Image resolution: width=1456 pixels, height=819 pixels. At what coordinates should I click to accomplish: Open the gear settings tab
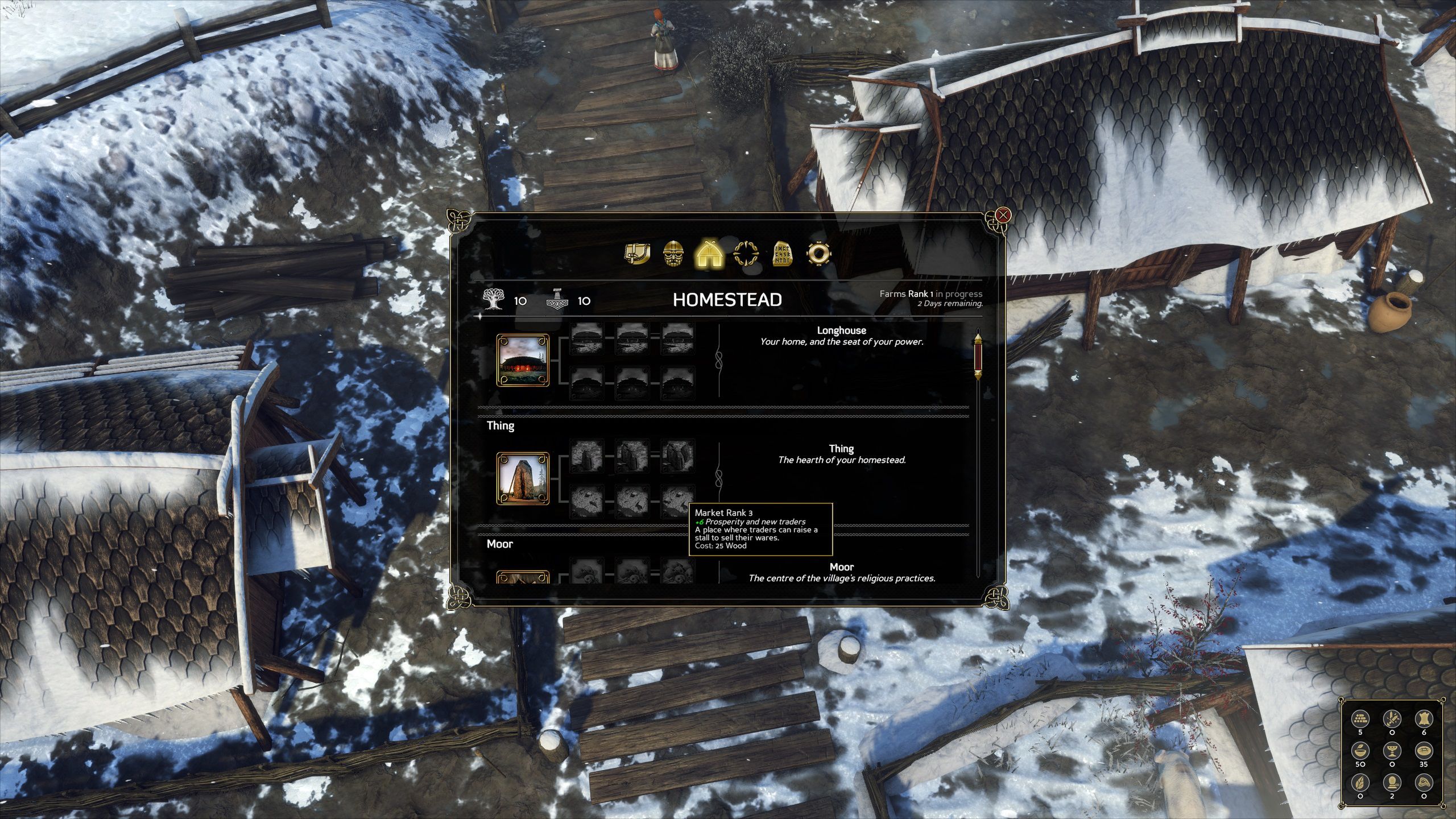tap(818, 254)
